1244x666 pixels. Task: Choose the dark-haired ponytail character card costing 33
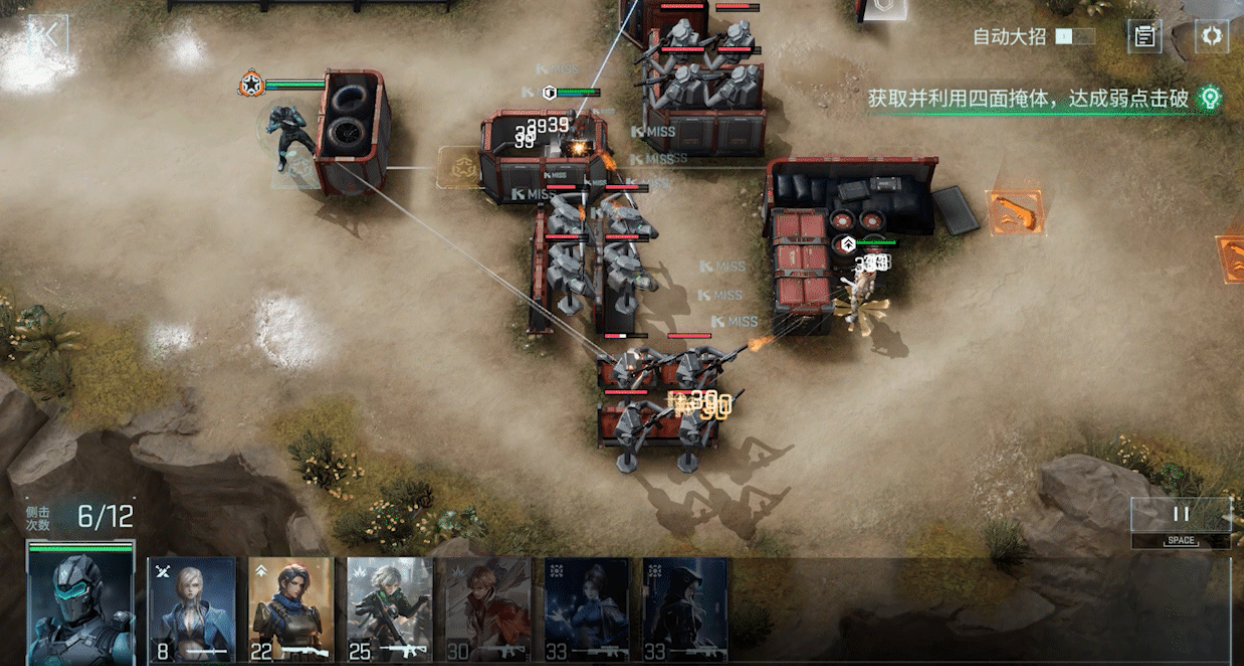point(587,610)
